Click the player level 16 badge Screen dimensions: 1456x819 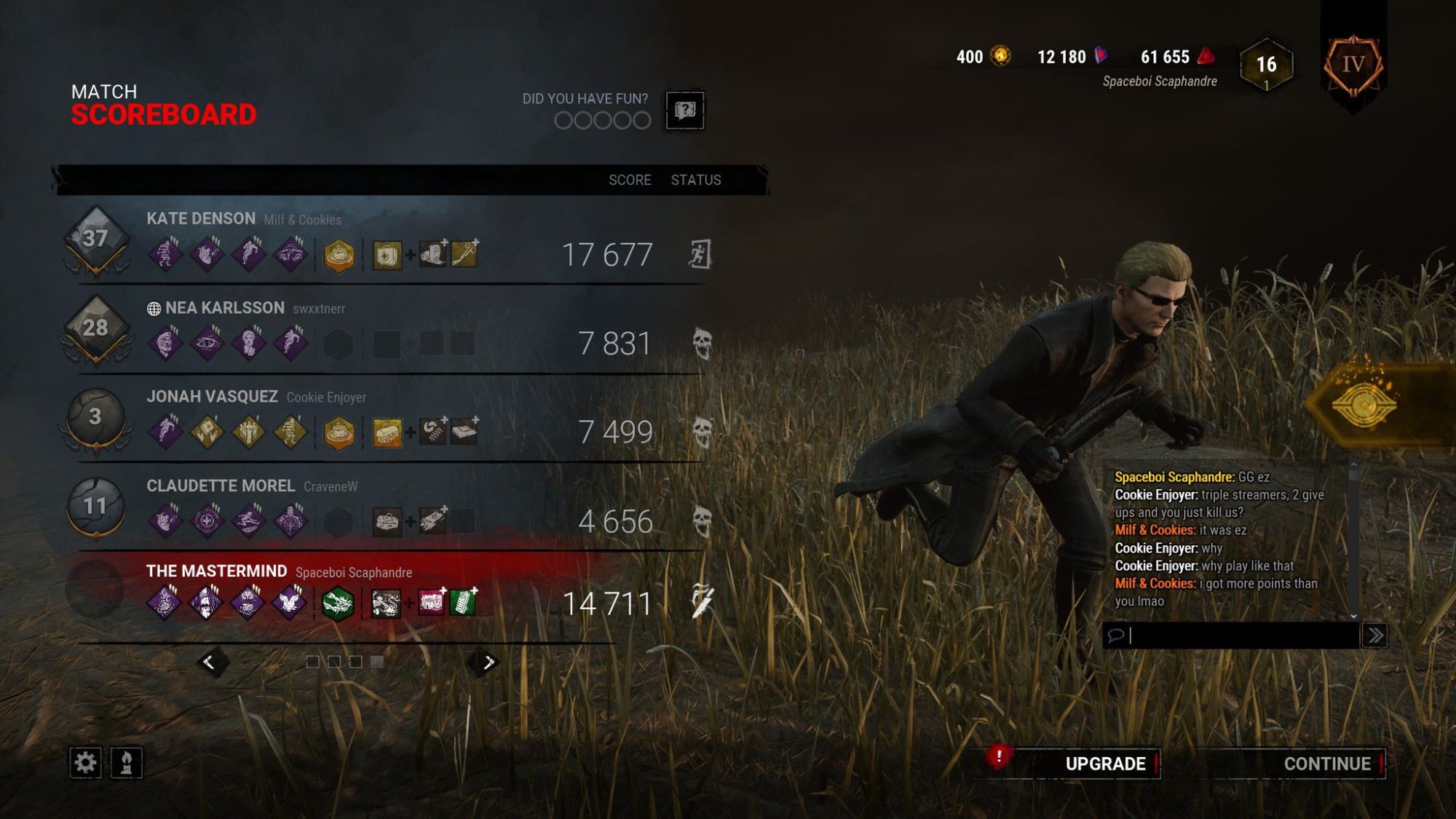[x=1266, y=66]
